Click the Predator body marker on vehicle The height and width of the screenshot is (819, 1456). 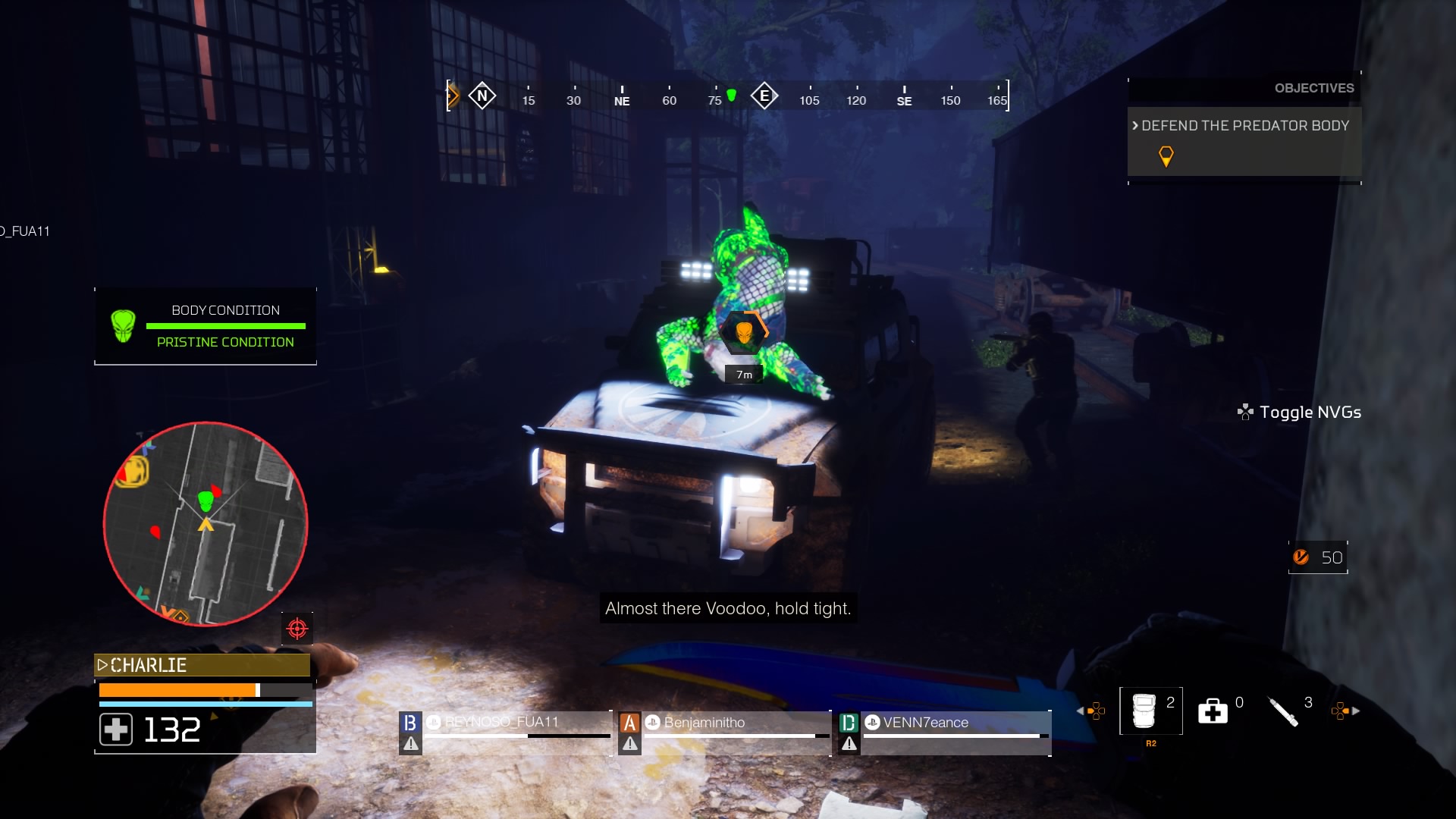click(x=744, y=332)
